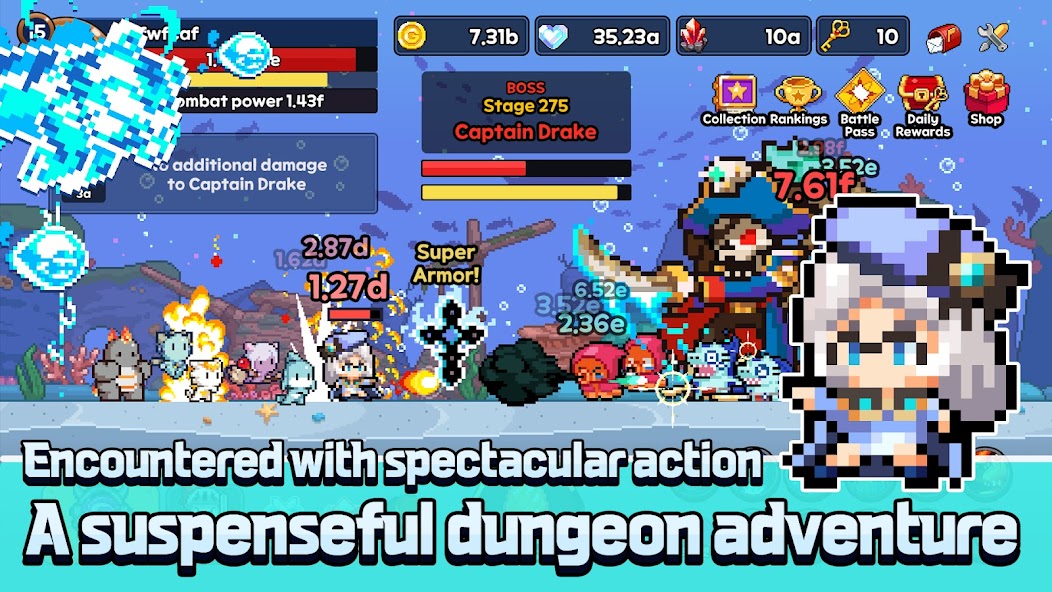The height and width of the screenshot is (592, 1052).
Task: Tap the golden key counter
Action: [862, 38]
